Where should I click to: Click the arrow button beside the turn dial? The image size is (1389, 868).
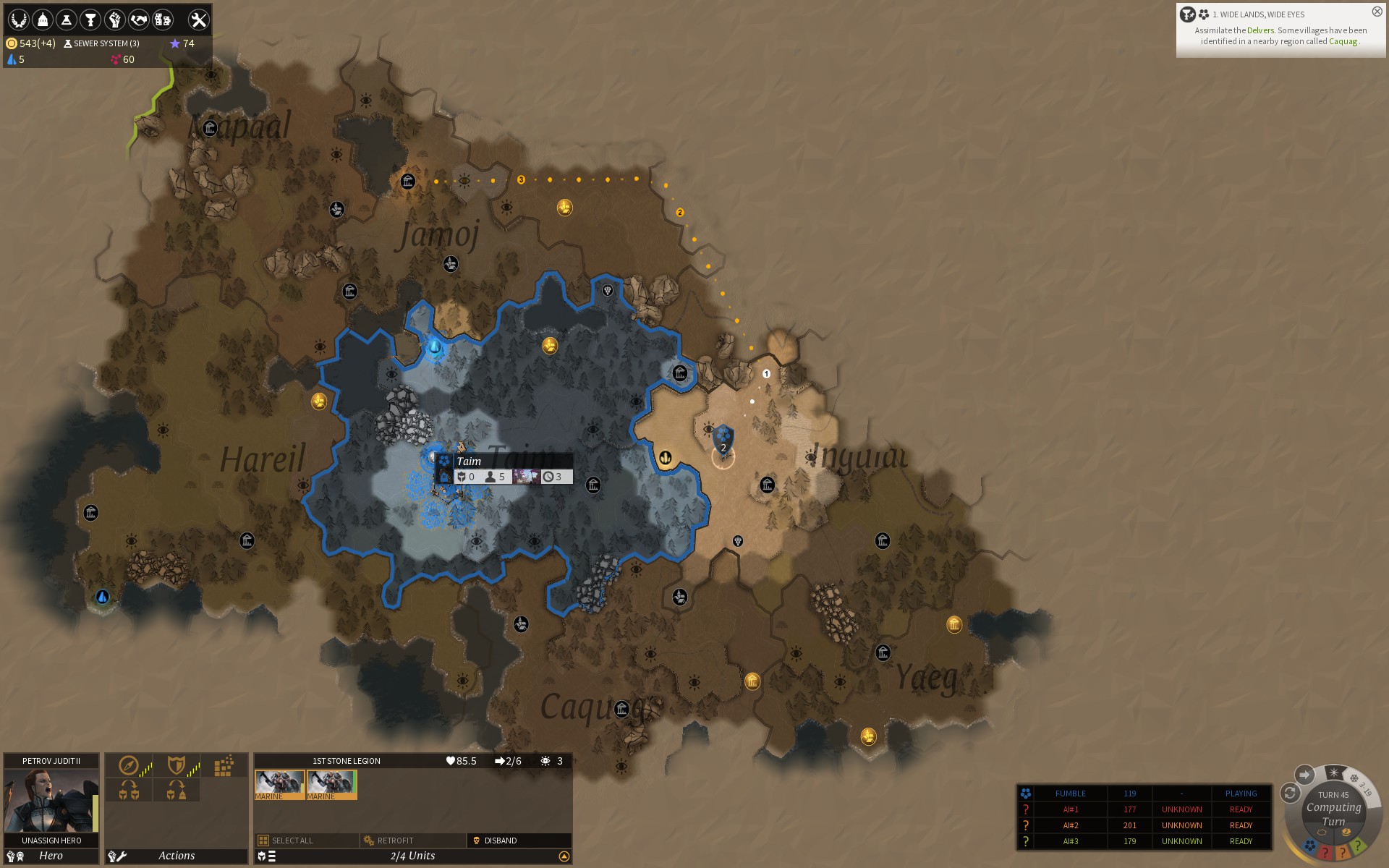click(x=1304, y=775)
